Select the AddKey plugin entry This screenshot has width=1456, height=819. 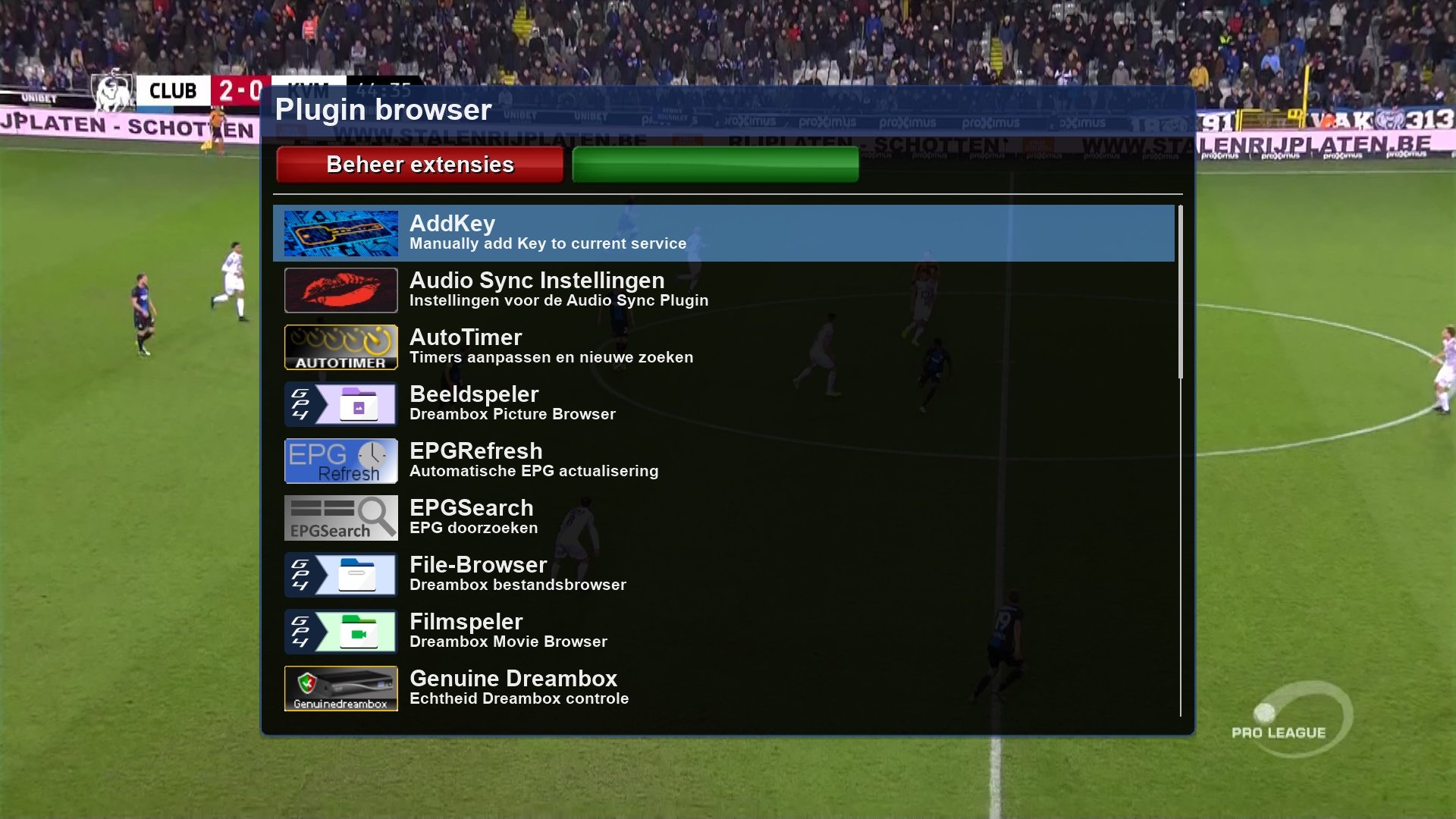[x=723, y=233]
